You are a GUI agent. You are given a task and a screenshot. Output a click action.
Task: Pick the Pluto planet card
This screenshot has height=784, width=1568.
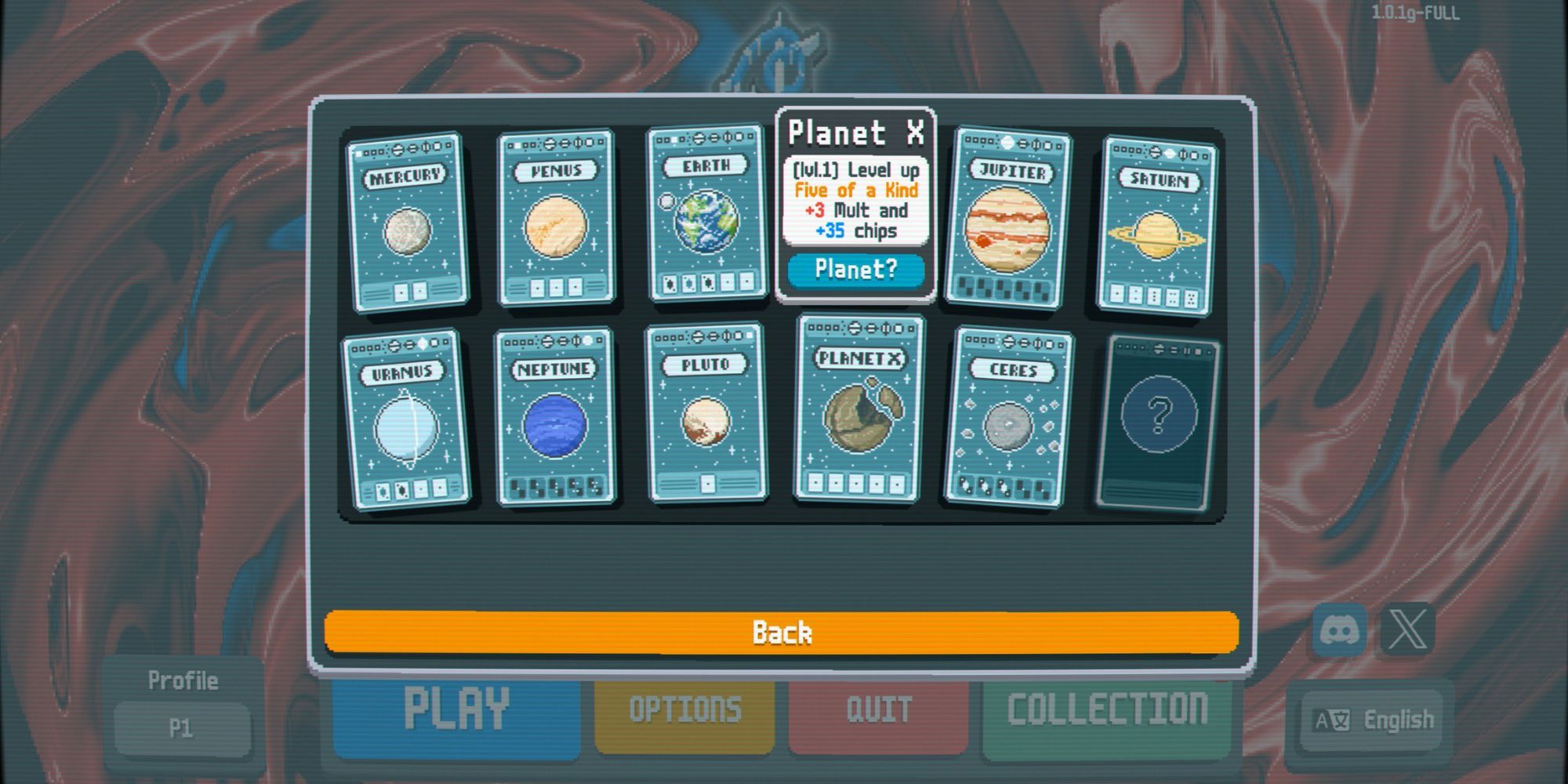706,413
